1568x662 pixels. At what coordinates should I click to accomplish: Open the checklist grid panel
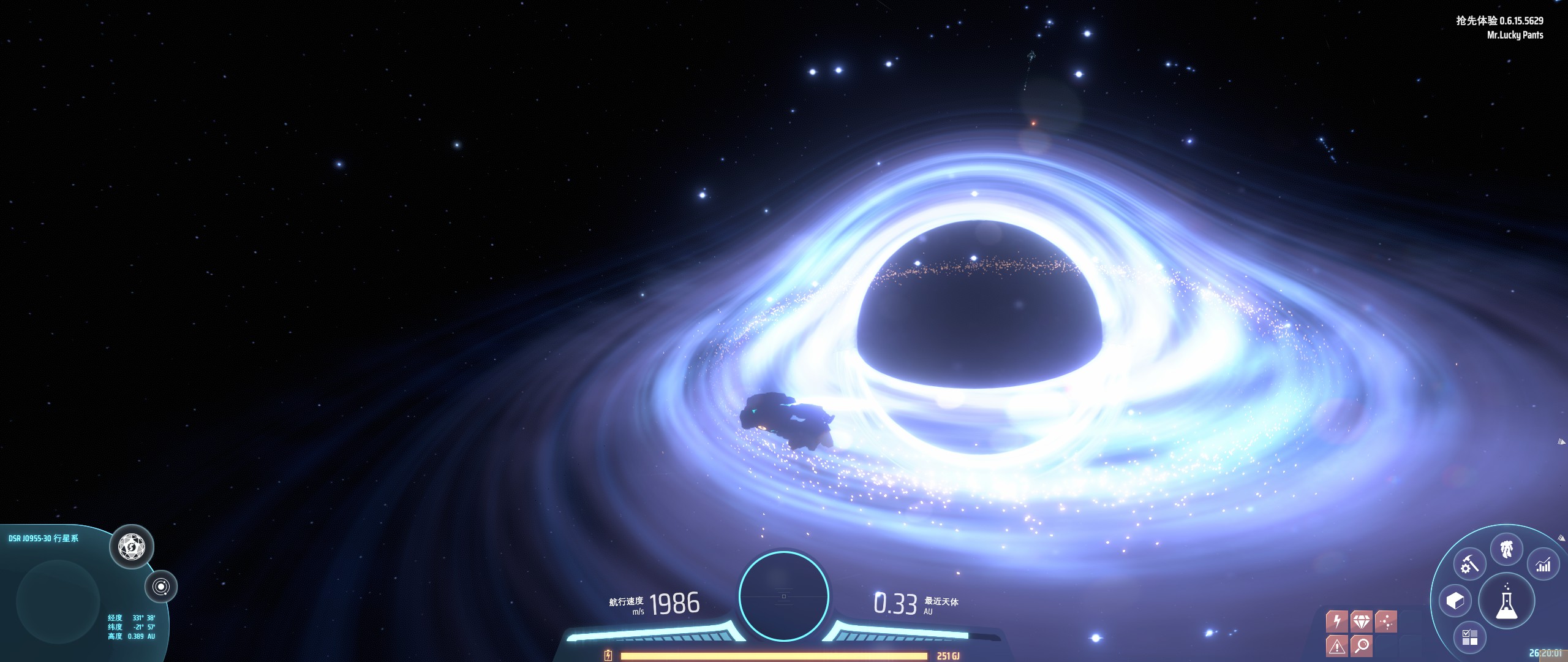[1469, 637]
